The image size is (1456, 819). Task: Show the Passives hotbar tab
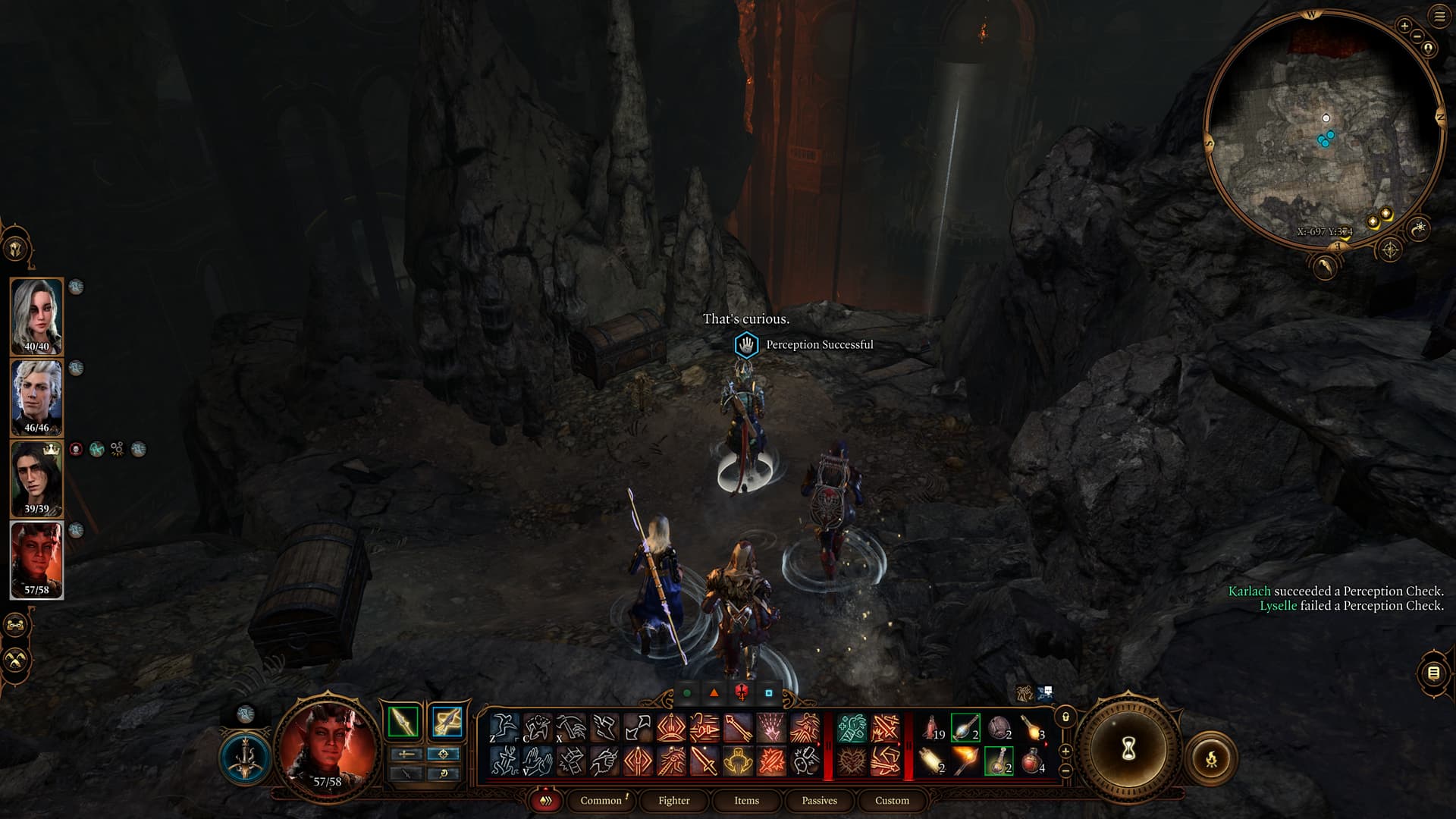(819, 800)
